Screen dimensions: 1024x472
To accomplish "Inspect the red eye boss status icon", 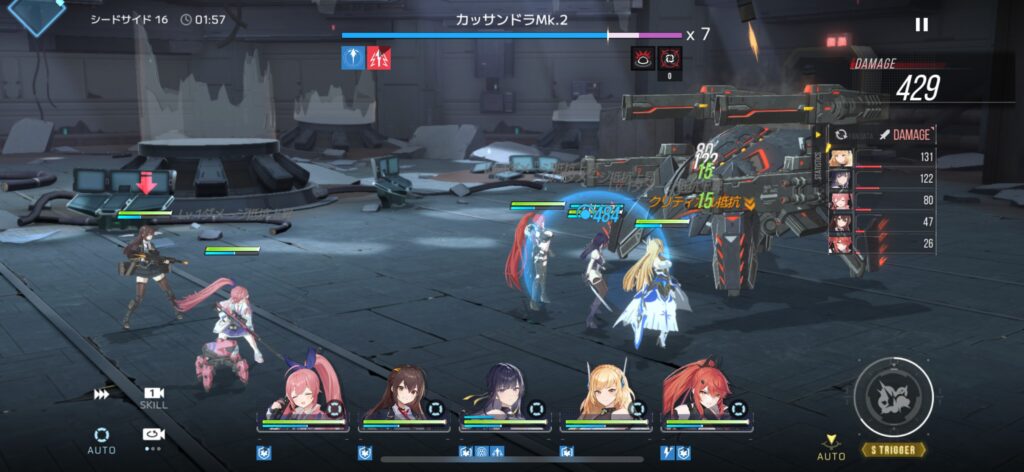I will point(642,59).
